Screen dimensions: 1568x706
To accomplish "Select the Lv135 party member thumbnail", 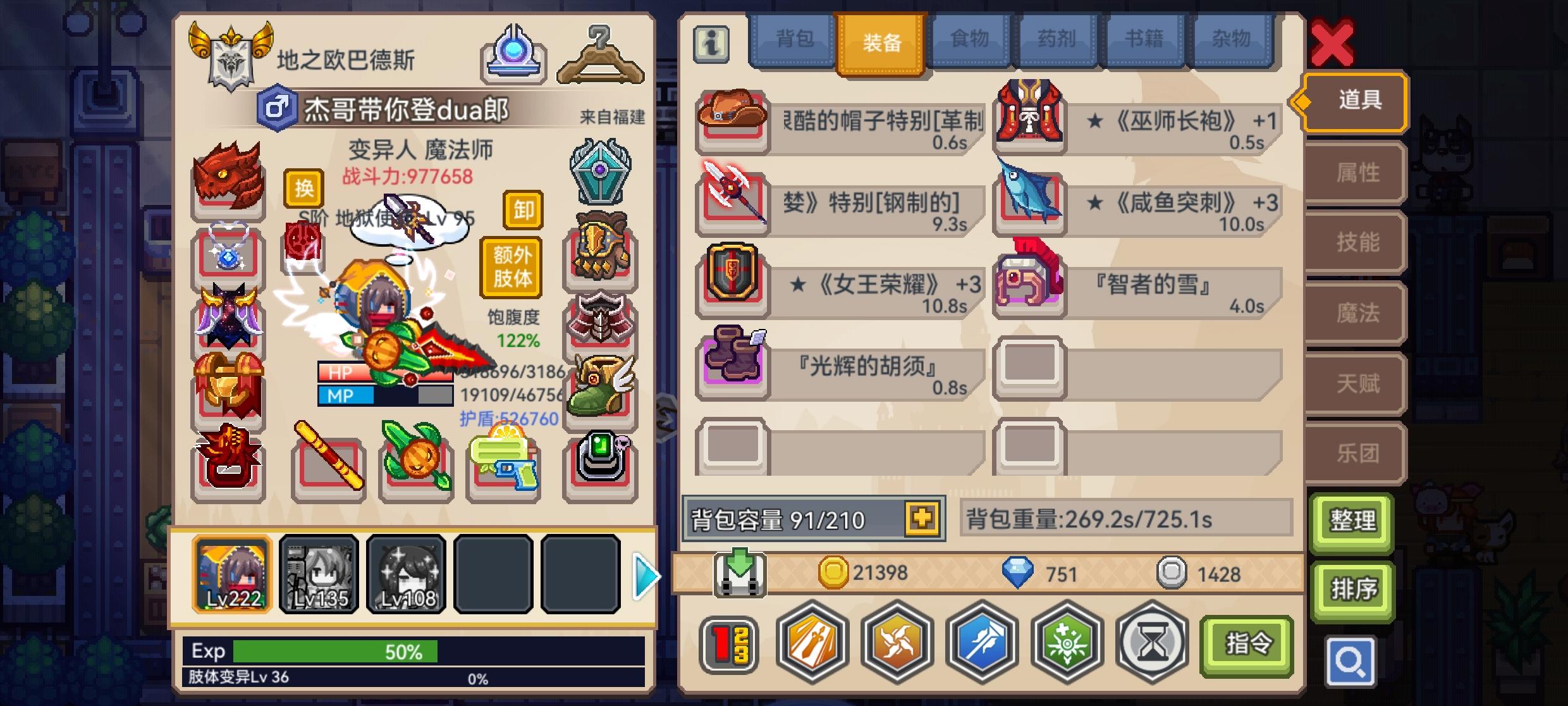I will 319,574.
